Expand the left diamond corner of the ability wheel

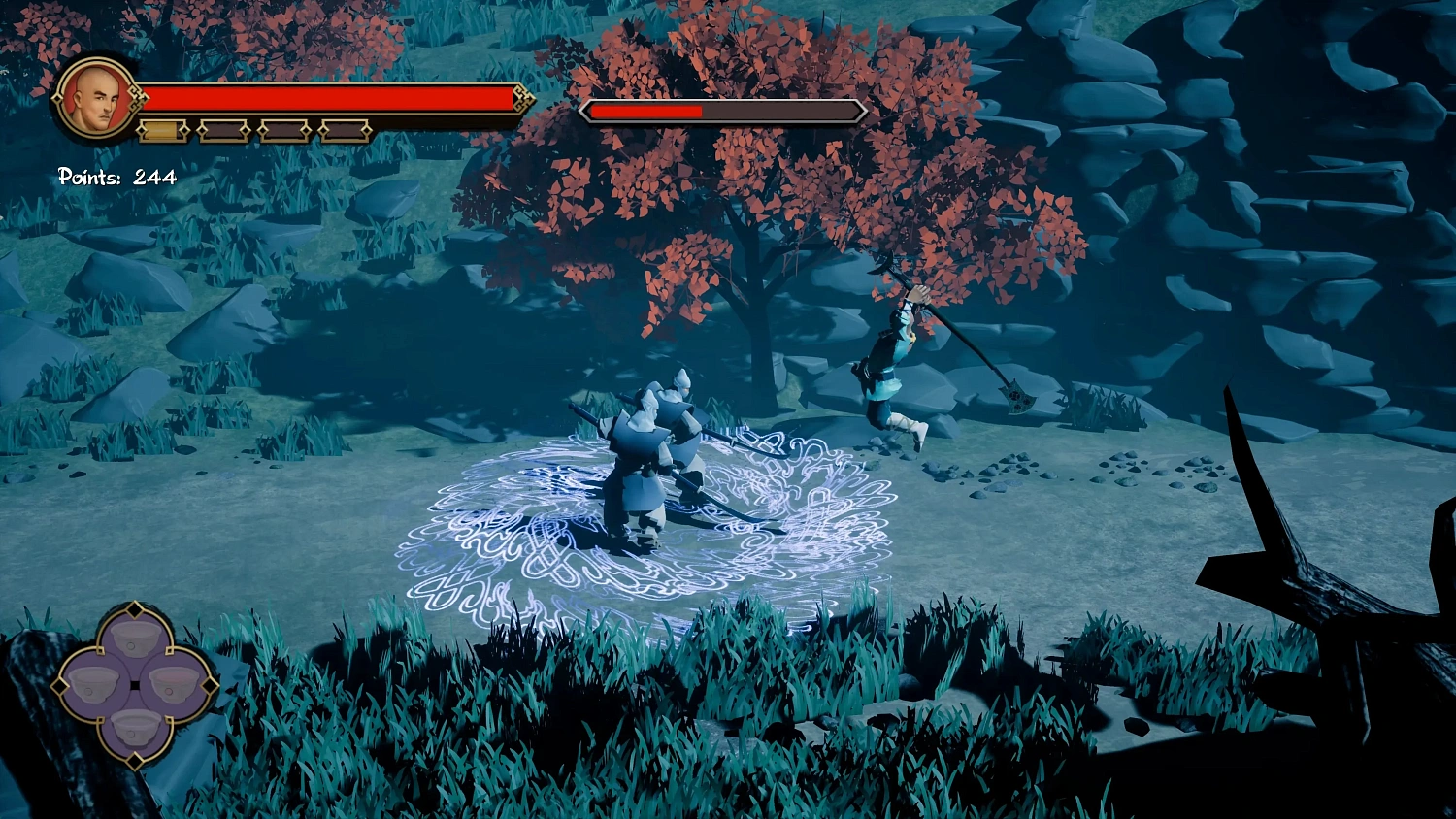(x=59, y=687)
